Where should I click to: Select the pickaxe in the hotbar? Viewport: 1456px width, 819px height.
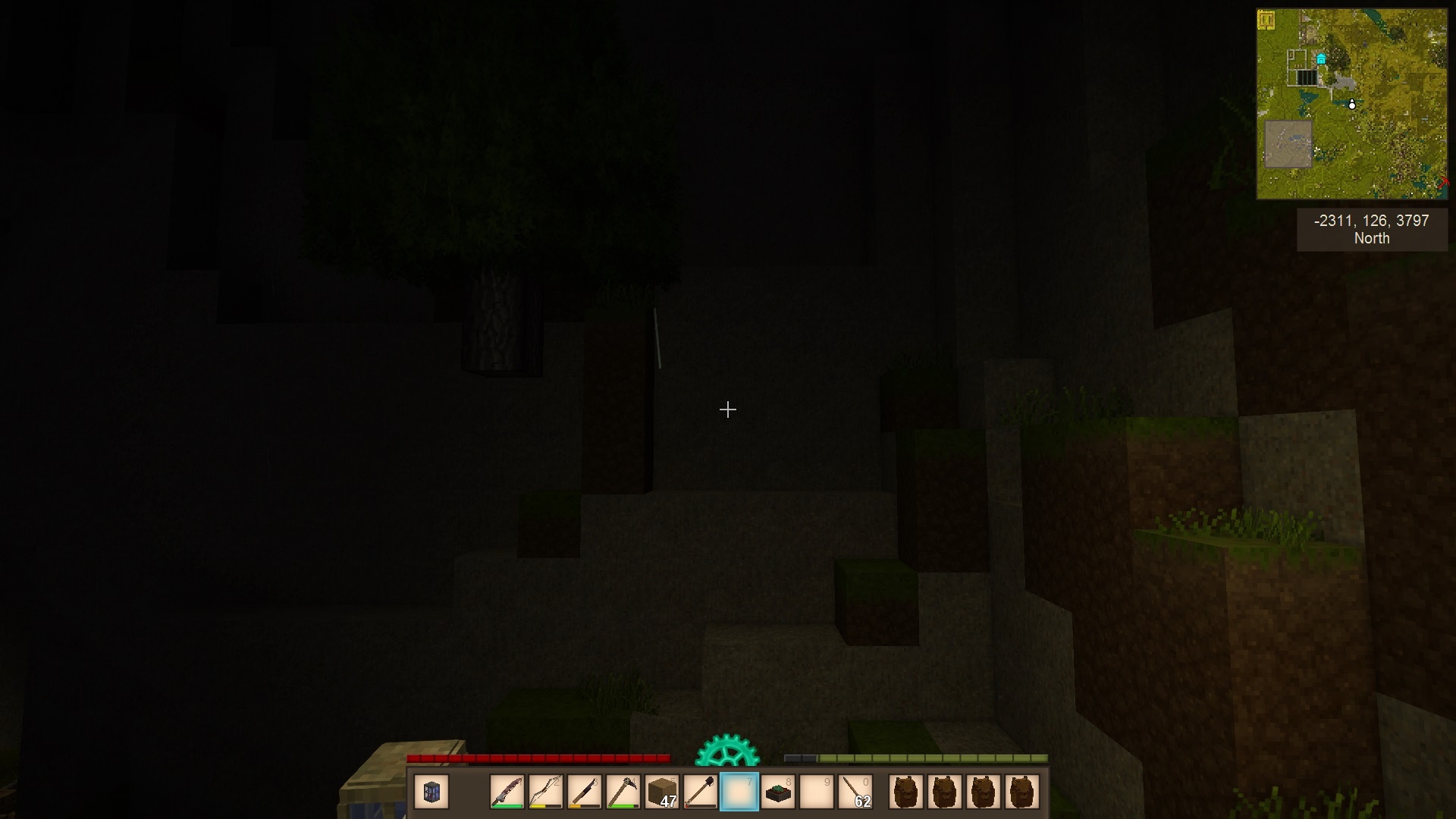point(623,792)
